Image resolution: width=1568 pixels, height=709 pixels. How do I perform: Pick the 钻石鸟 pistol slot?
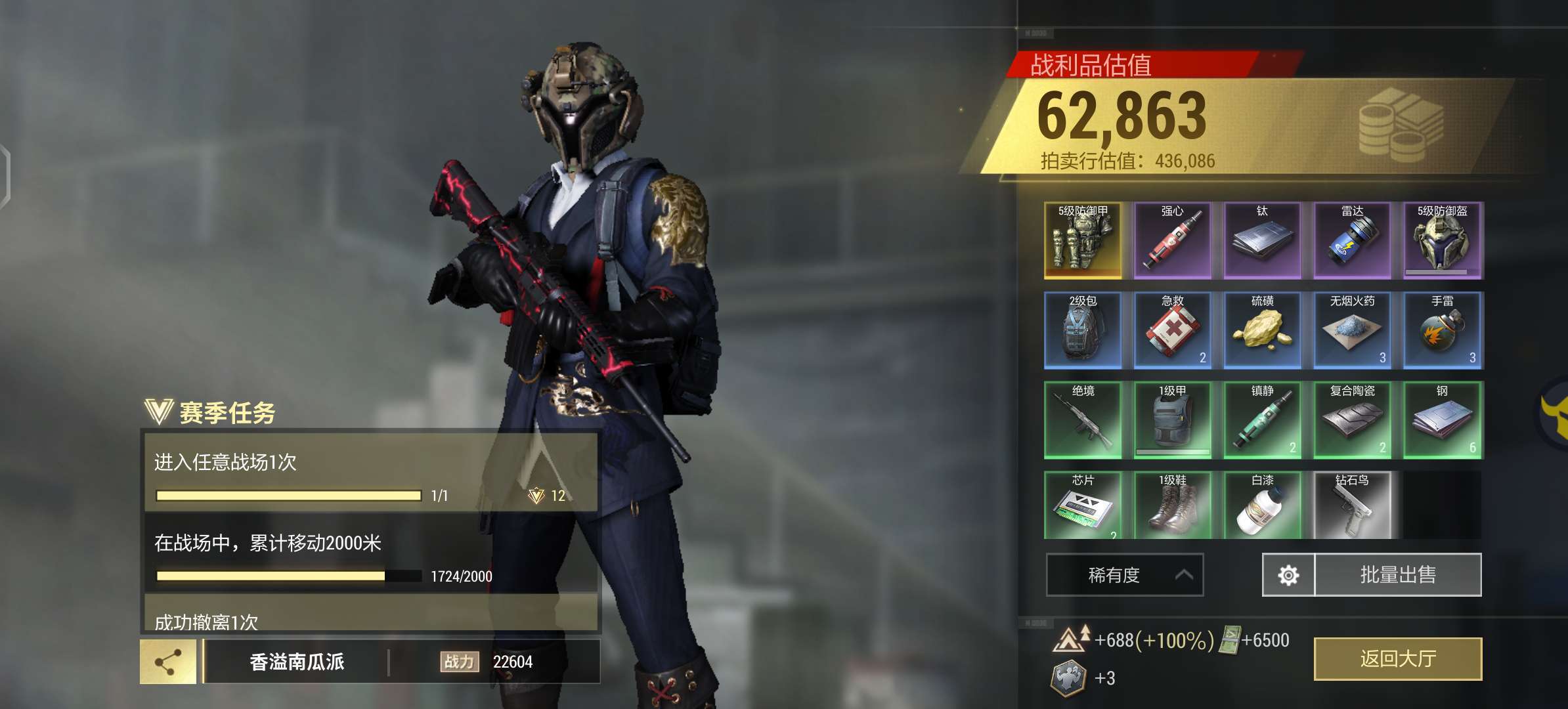(1353, 505)
